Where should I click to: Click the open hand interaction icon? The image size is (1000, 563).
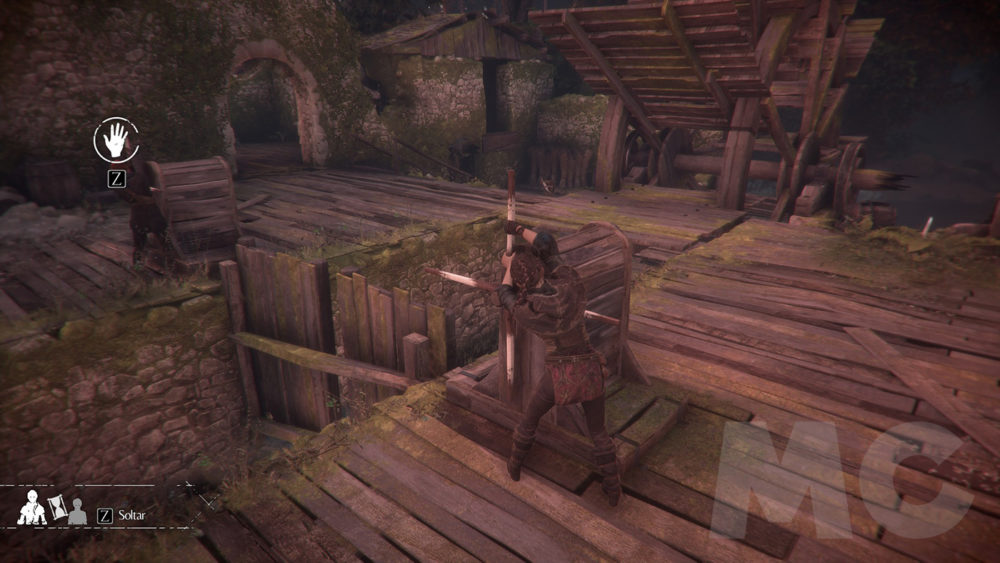pyautogui.click(x=114, y=140)
